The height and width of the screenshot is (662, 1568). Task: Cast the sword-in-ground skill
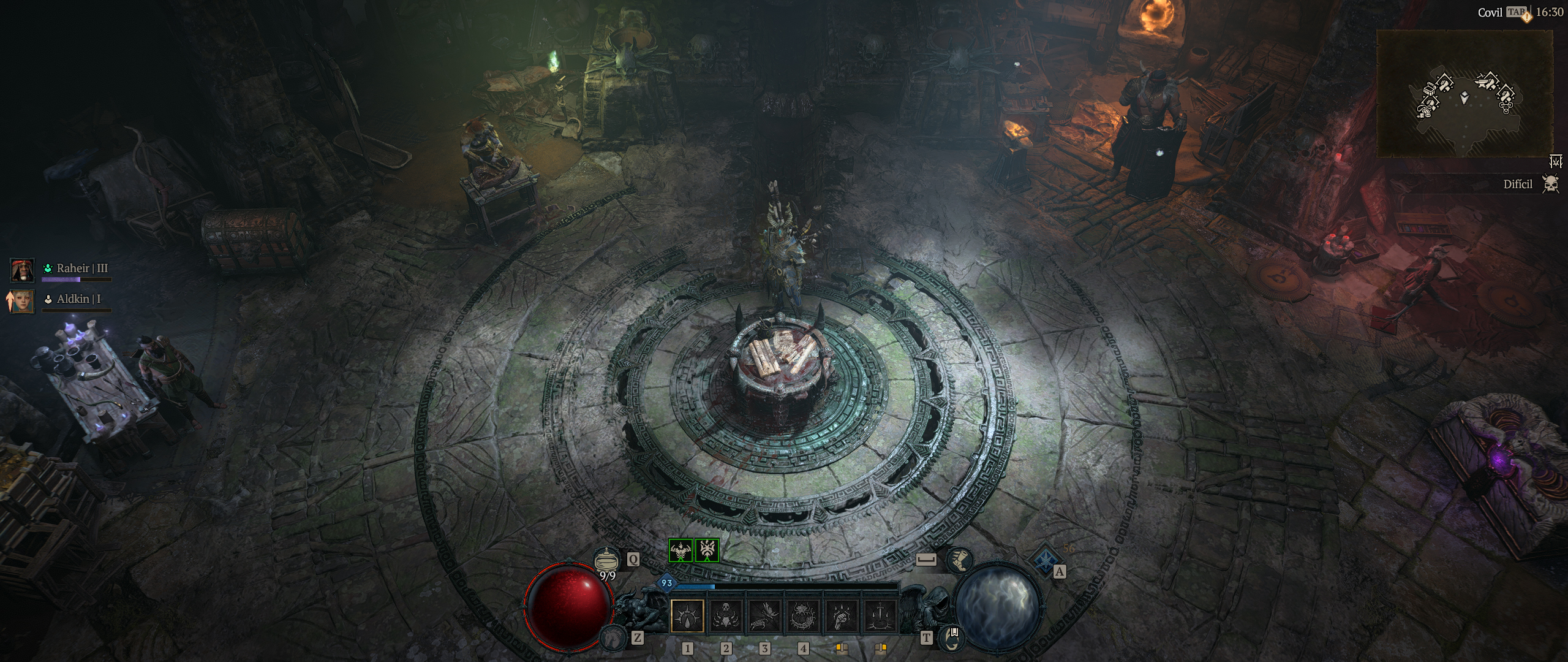tap(880, 615)
